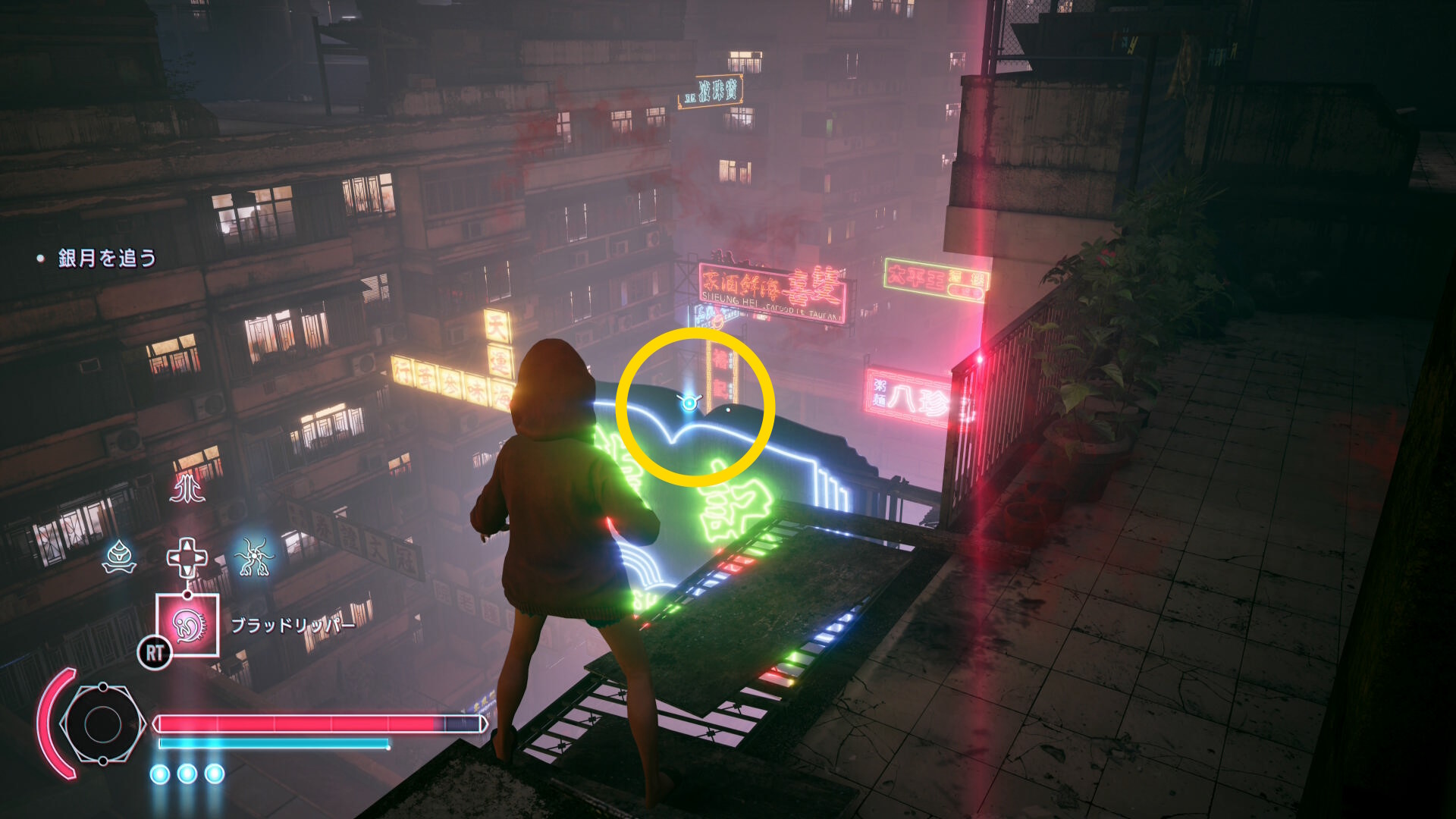Target the blue grapple point marker
Viewport: 1456px width, 819px height.
[689, 403]
